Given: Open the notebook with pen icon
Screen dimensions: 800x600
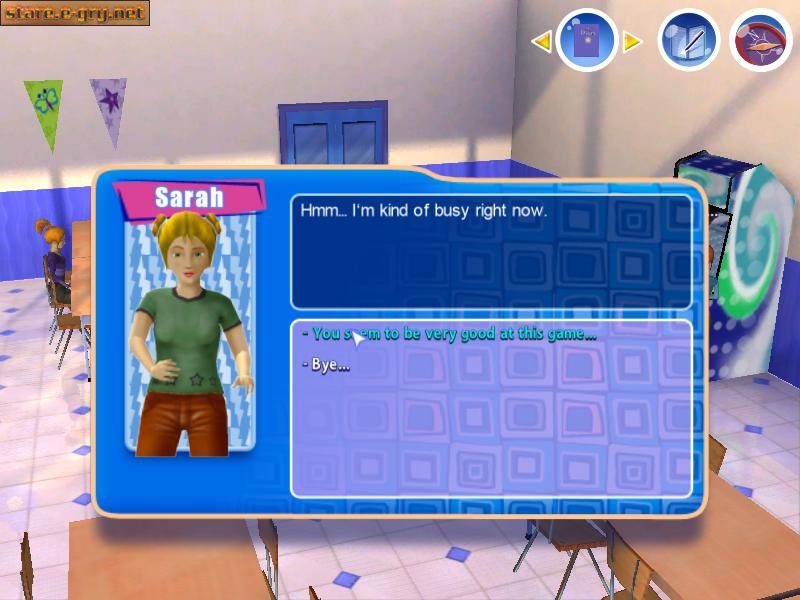Looking at the screenshot, I should (689, 40).
